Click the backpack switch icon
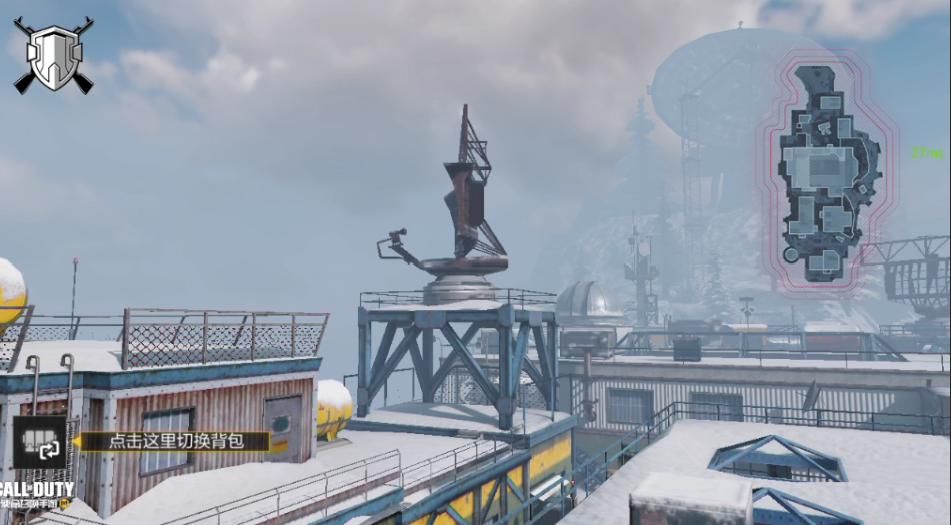951x525 pixels. [x=40, y=442]
